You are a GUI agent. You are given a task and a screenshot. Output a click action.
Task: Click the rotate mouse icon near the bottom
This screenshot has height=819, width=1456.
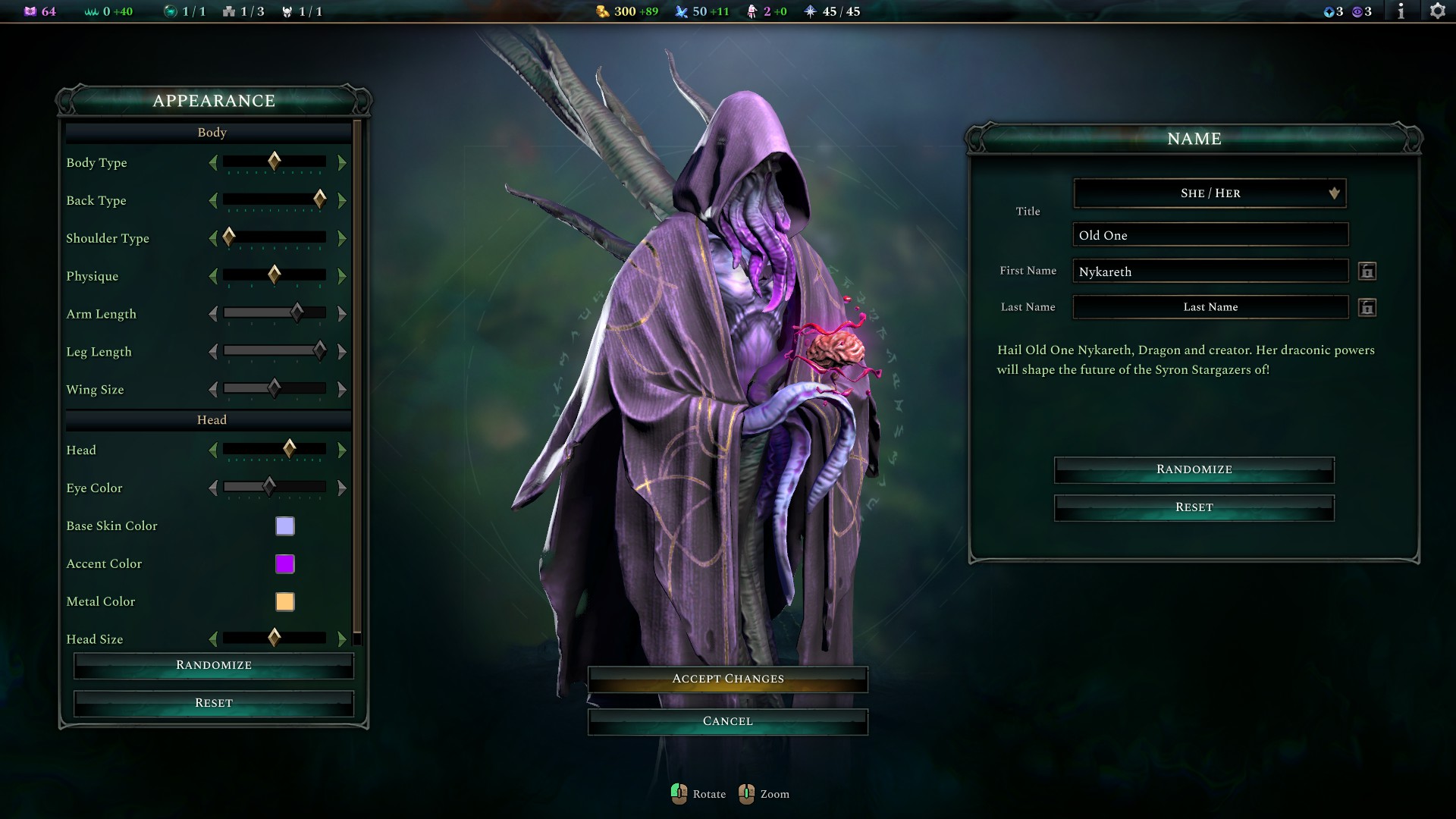[679, 794]
